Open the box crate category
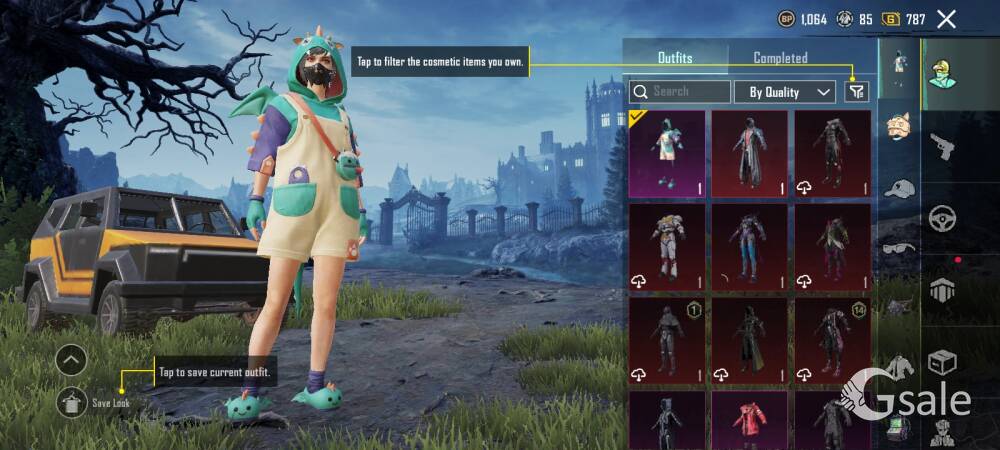The image size is (1000, 450). [x=943, y=360]
